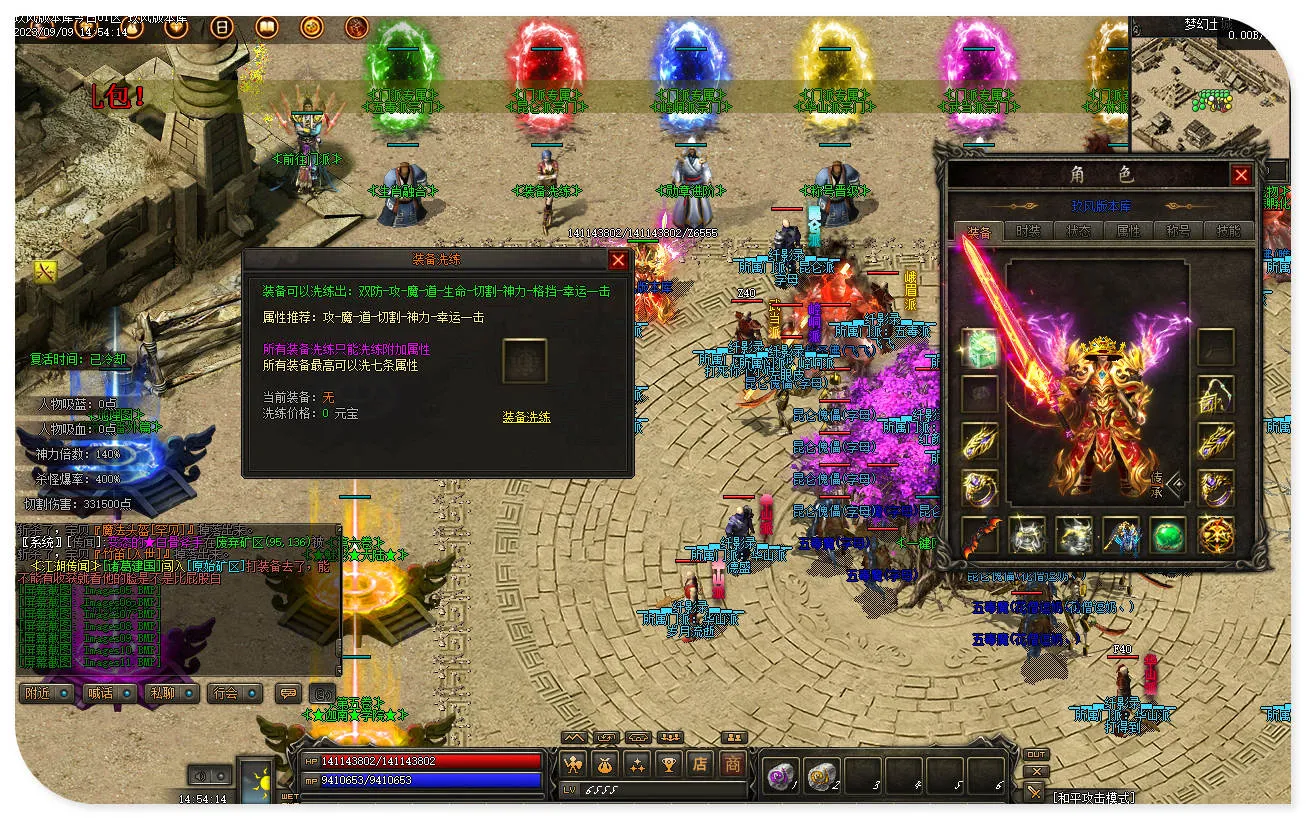Toggle the 喊话 shout chat channel
This screenshot has height=819, width=1306.
(109, 693)
